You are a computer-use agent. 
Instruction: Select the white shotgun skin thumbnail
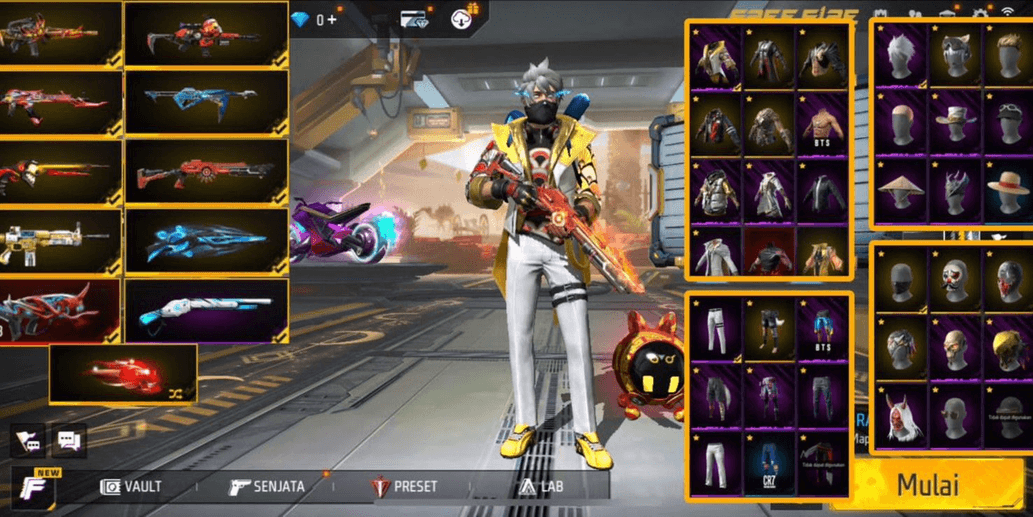click(207, 310)
